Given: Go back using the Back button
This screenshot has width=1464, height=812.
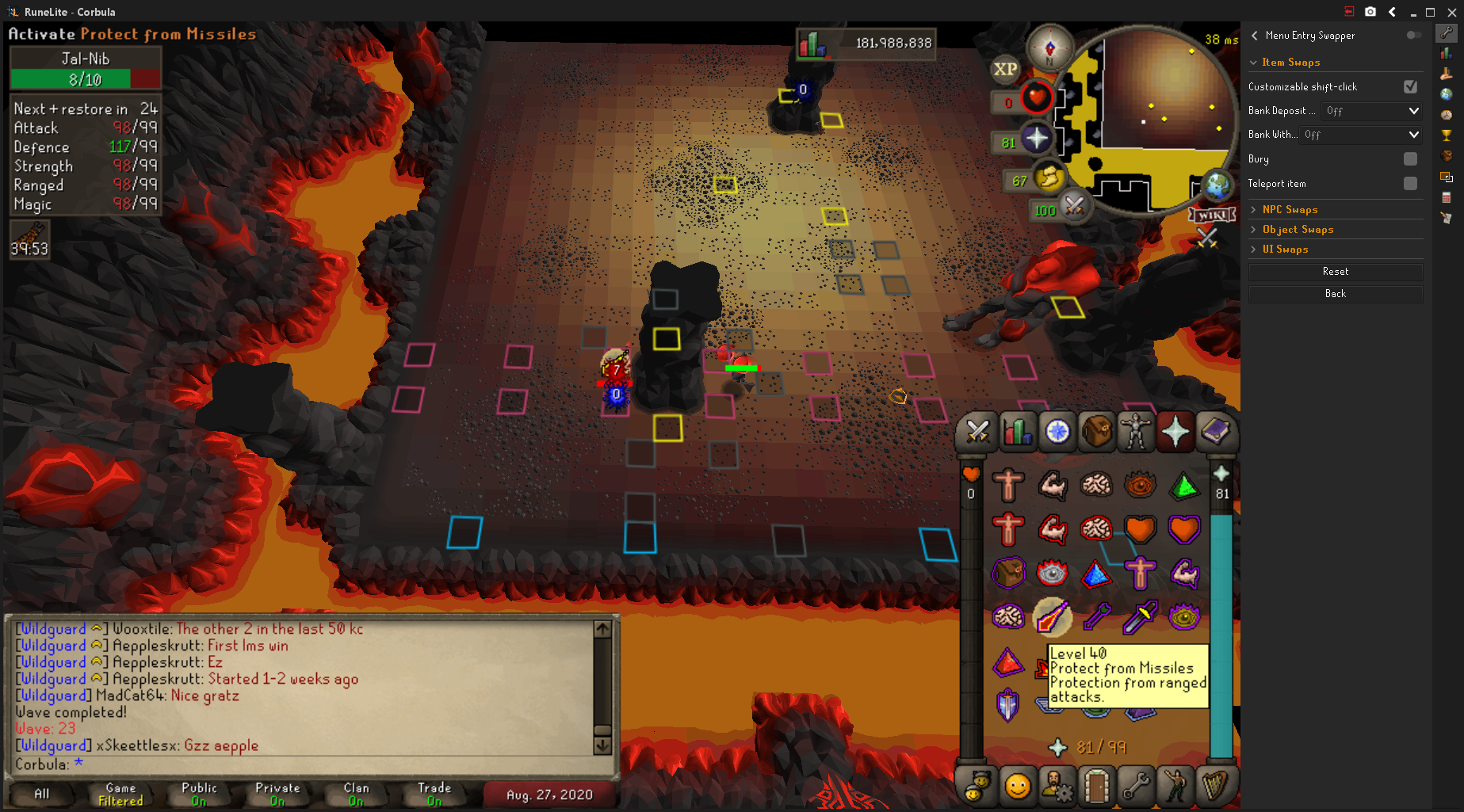Looking at the screenshot, I should tap(1335, 294).
